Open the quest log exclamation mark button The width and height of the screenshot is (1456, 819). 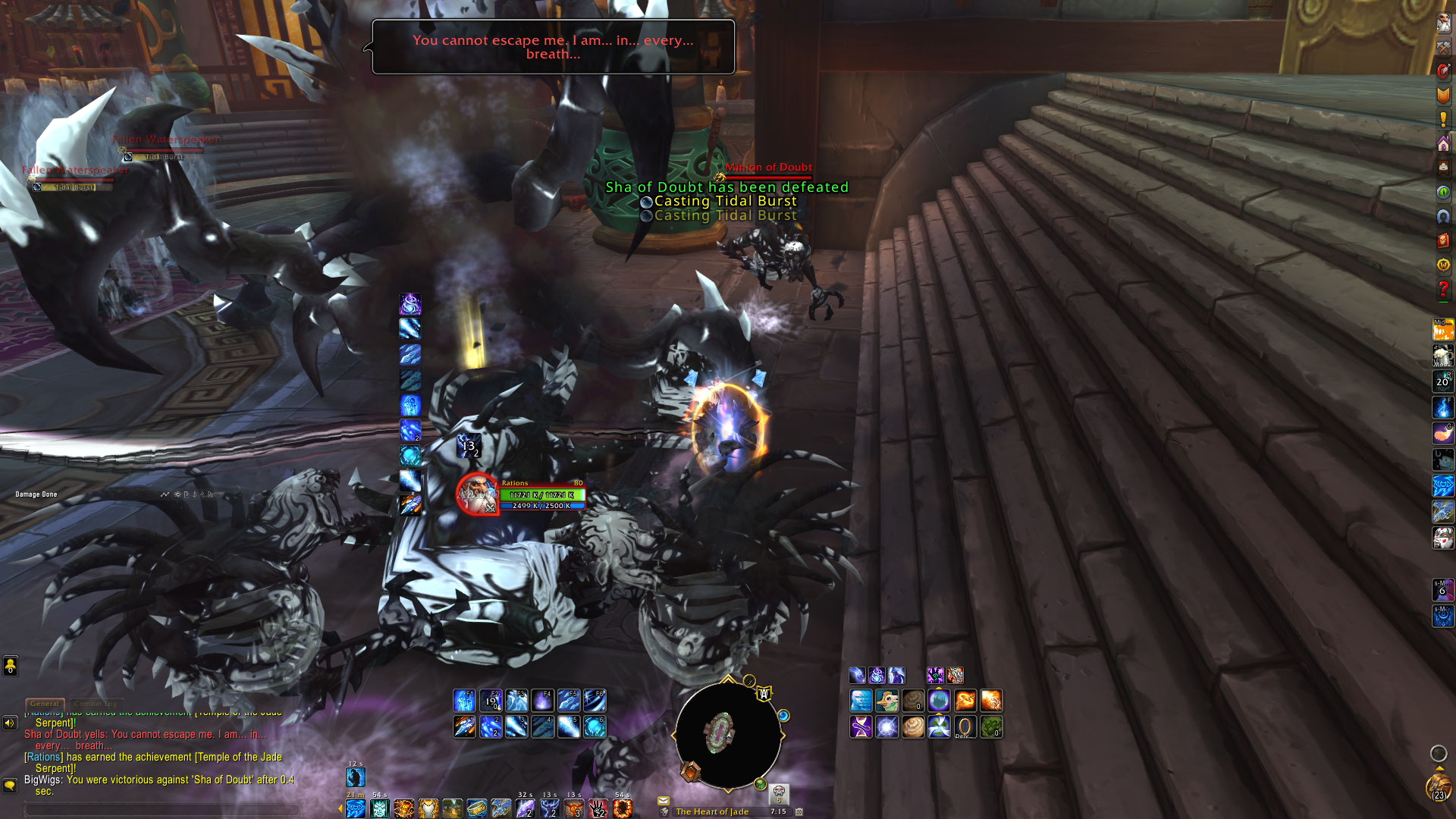coord(1443,119)
